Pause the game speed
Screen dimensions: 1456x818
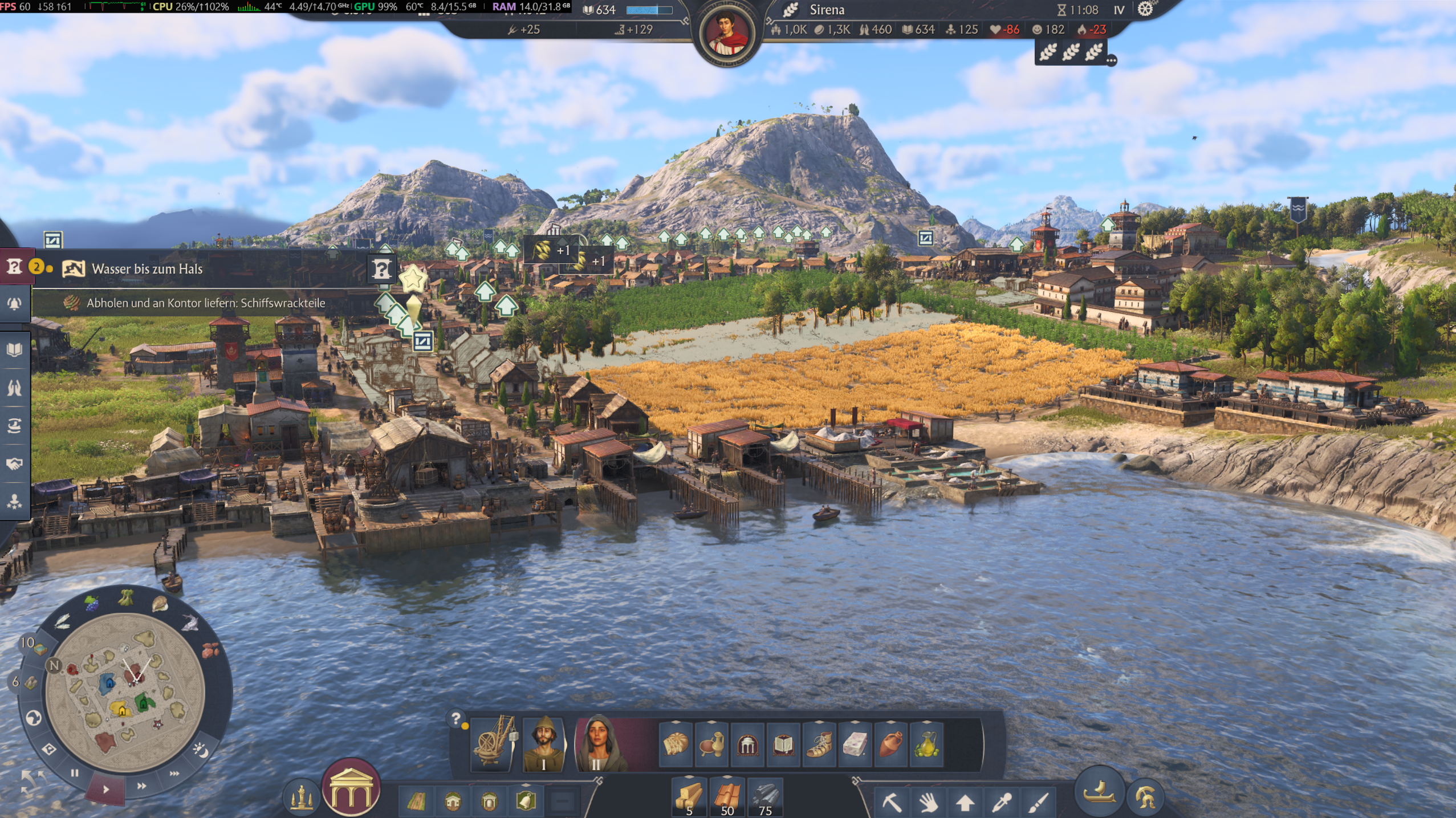coord(74,773)
